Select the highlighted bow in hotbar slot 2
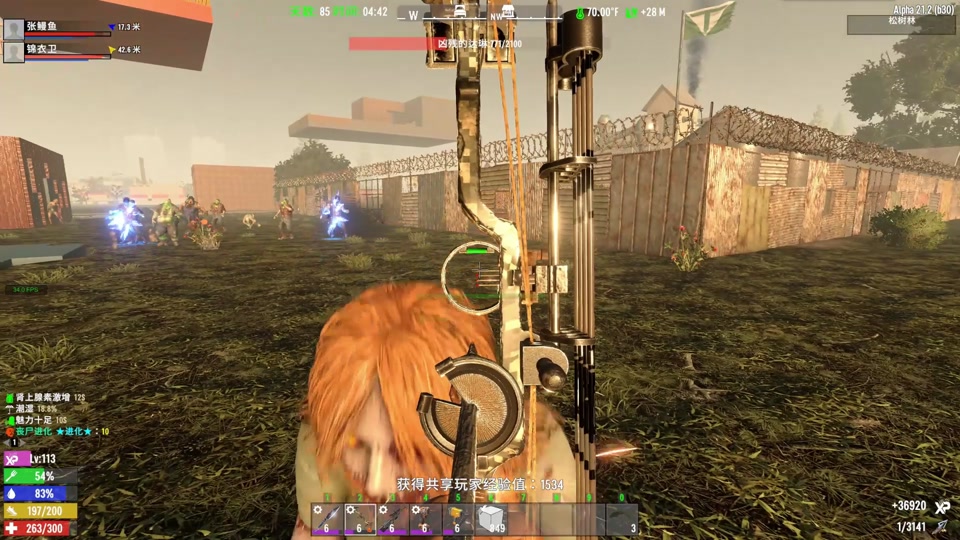 point(360,519)
